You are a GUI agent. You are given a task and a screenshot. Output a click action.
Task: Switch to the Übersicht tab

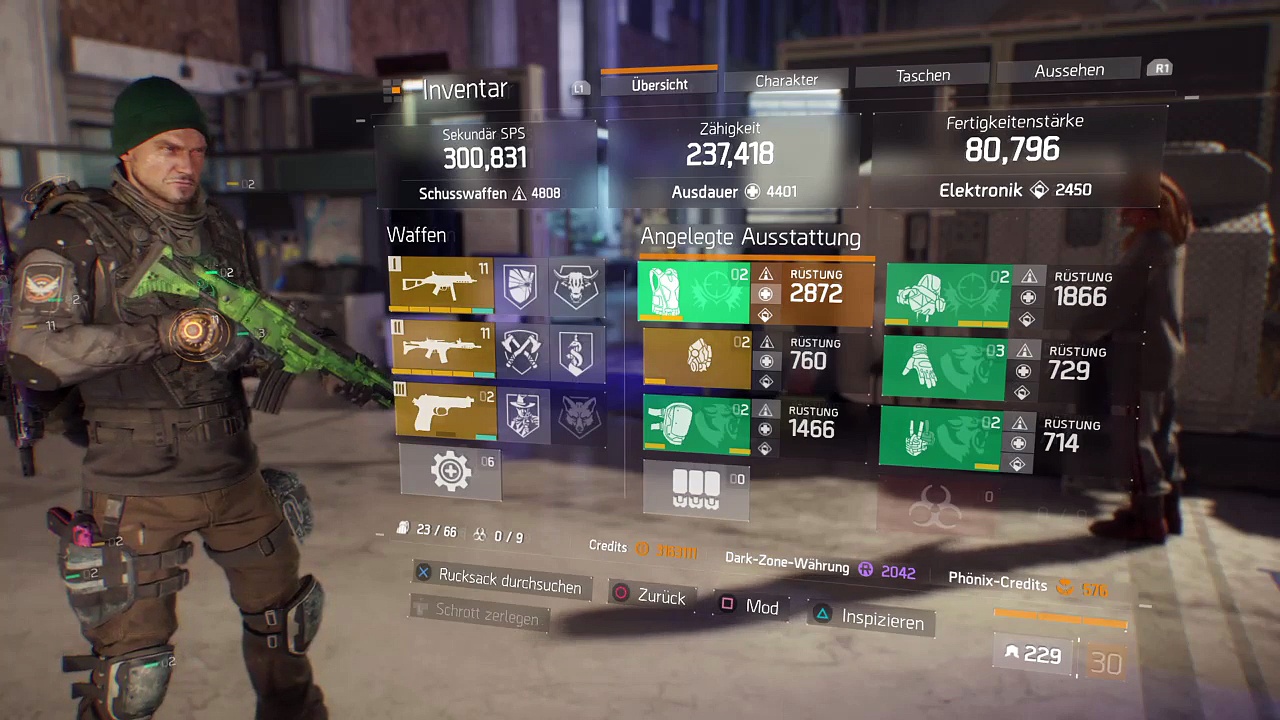click(x=659, y=85)
